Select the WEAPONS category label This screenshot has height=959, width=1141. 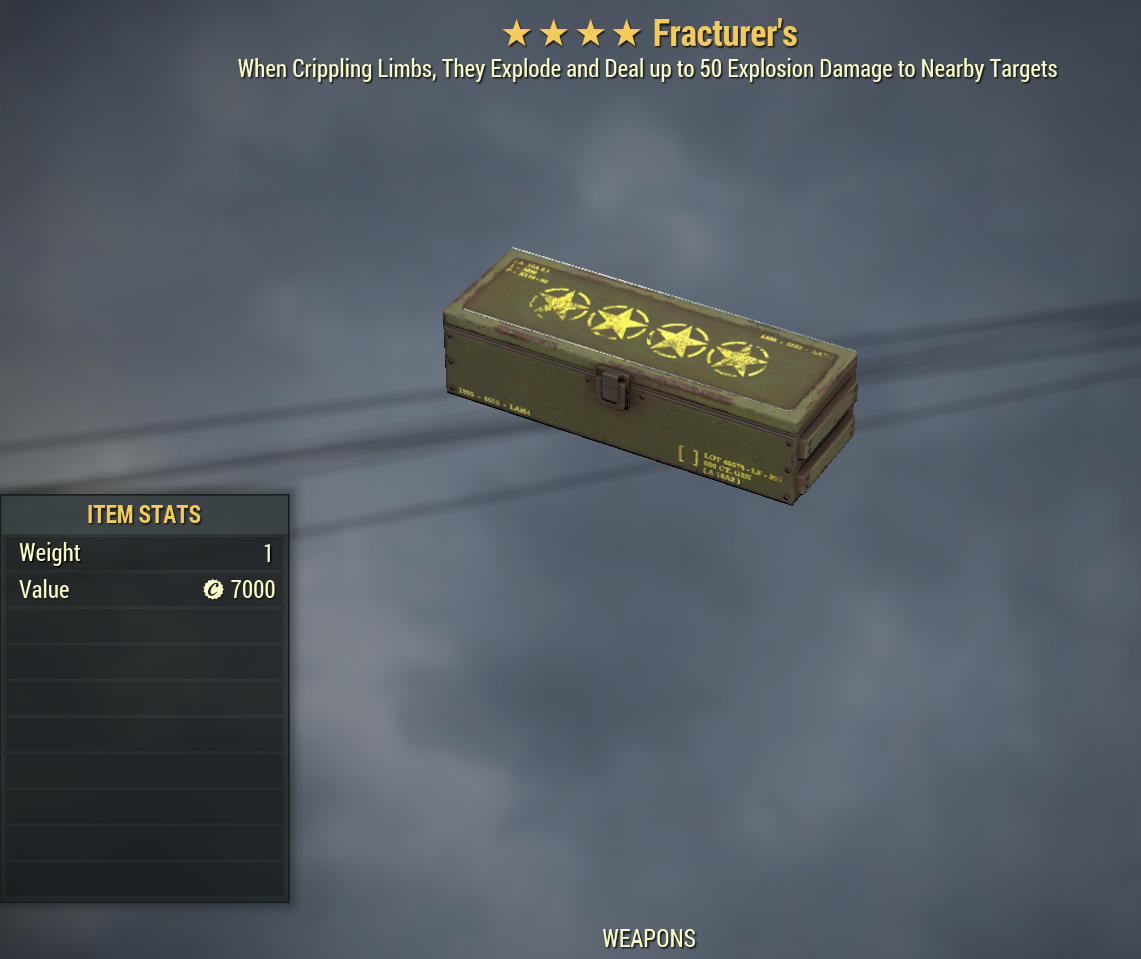[x=649, y=939]
